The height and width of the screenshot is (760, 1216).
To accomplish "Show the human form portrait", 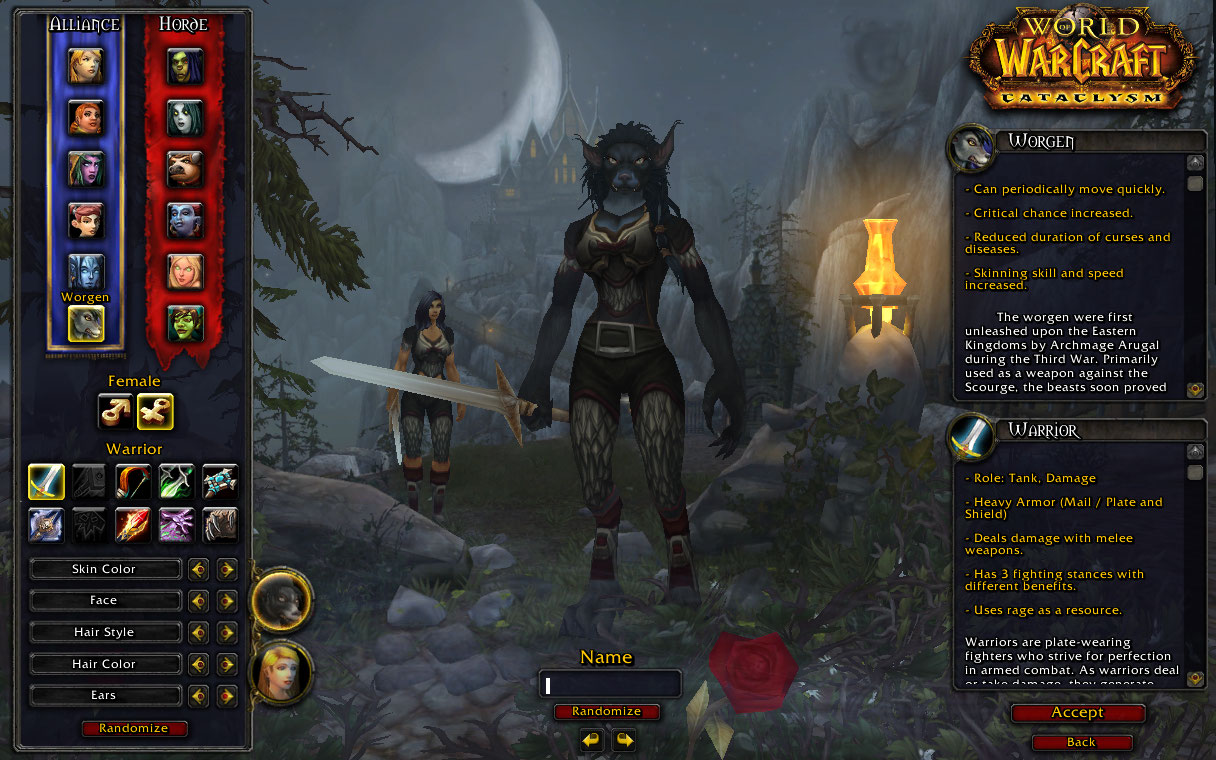I will click(281, 672).
